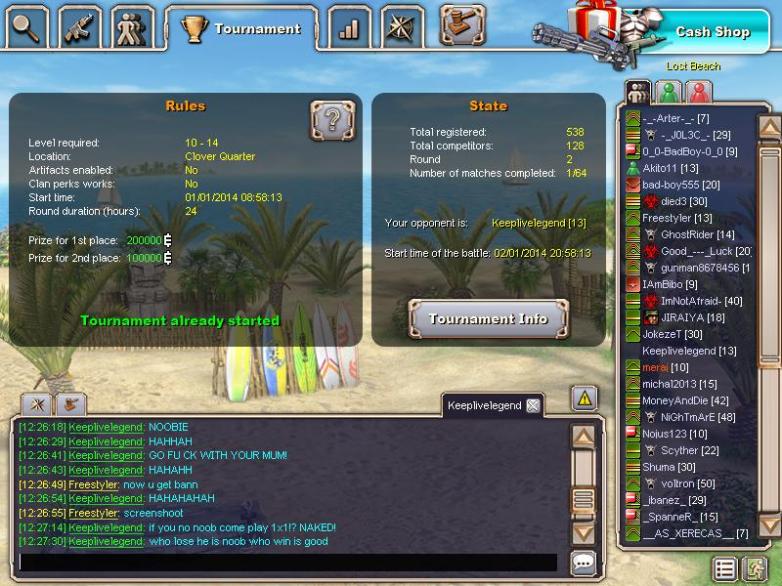
Task: Show the green friends list tab
Action: coord(668,92)
